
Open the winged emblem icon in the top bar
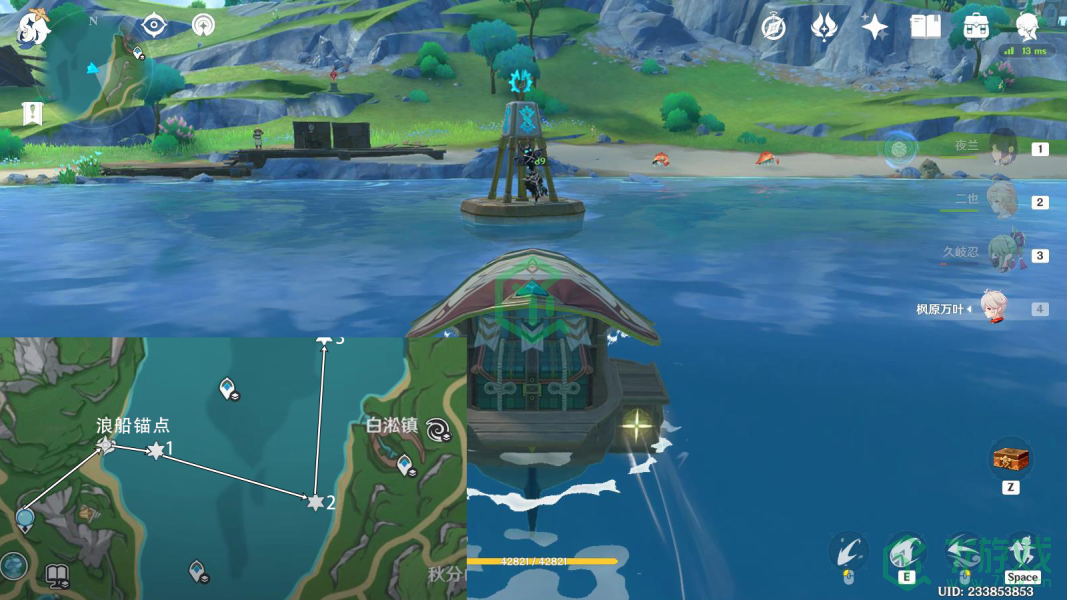[824, 27]
